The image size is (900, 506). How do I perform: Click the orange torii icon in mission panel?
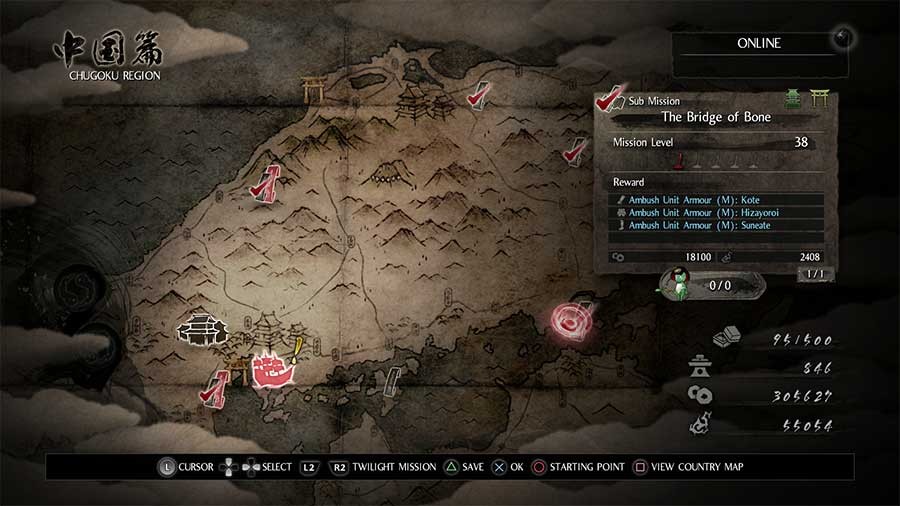(821, 97)
